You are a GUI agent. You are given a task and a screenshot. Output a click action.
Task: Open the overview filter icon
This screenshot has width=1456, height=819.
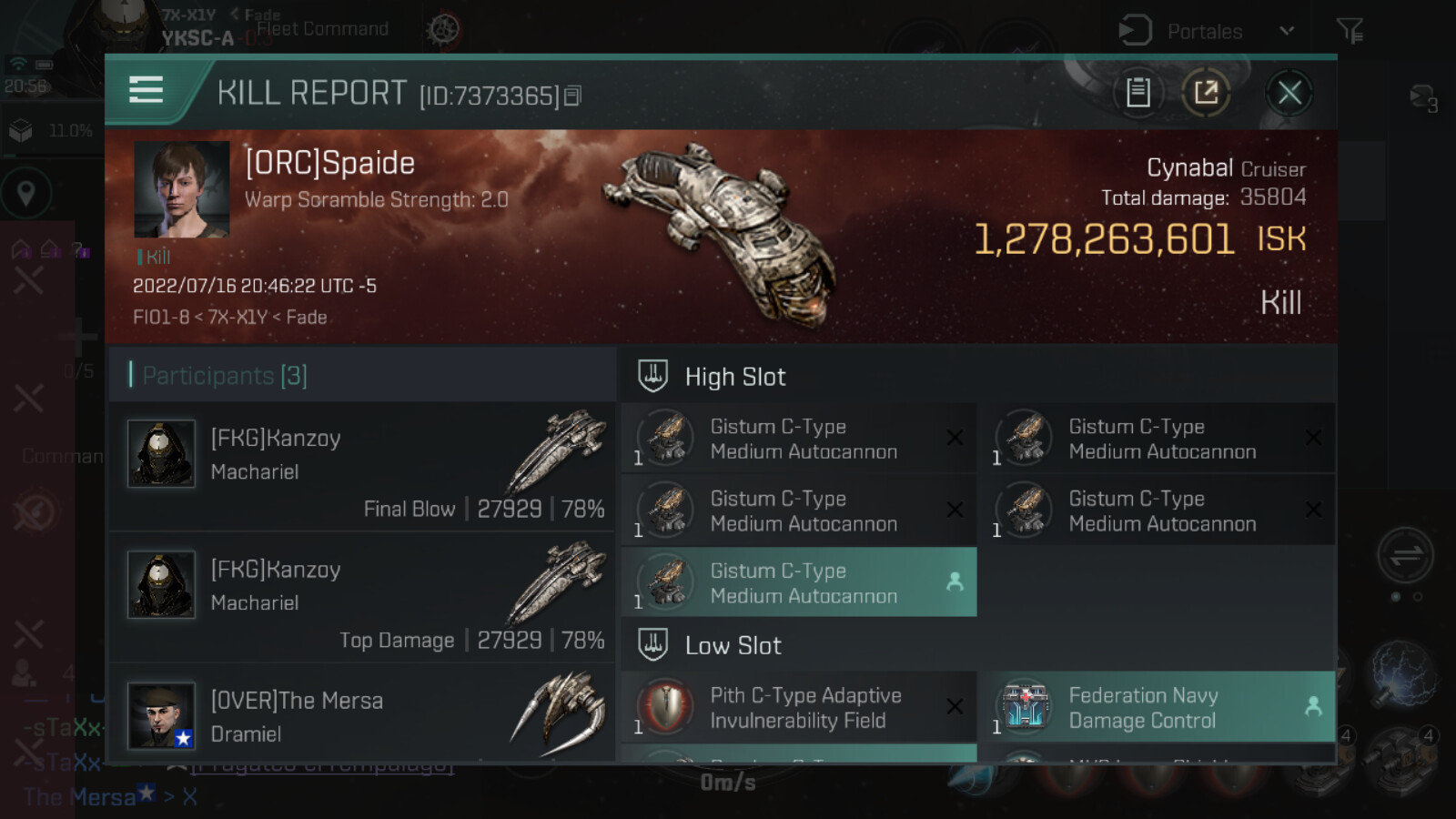[x=1350, y=31]
